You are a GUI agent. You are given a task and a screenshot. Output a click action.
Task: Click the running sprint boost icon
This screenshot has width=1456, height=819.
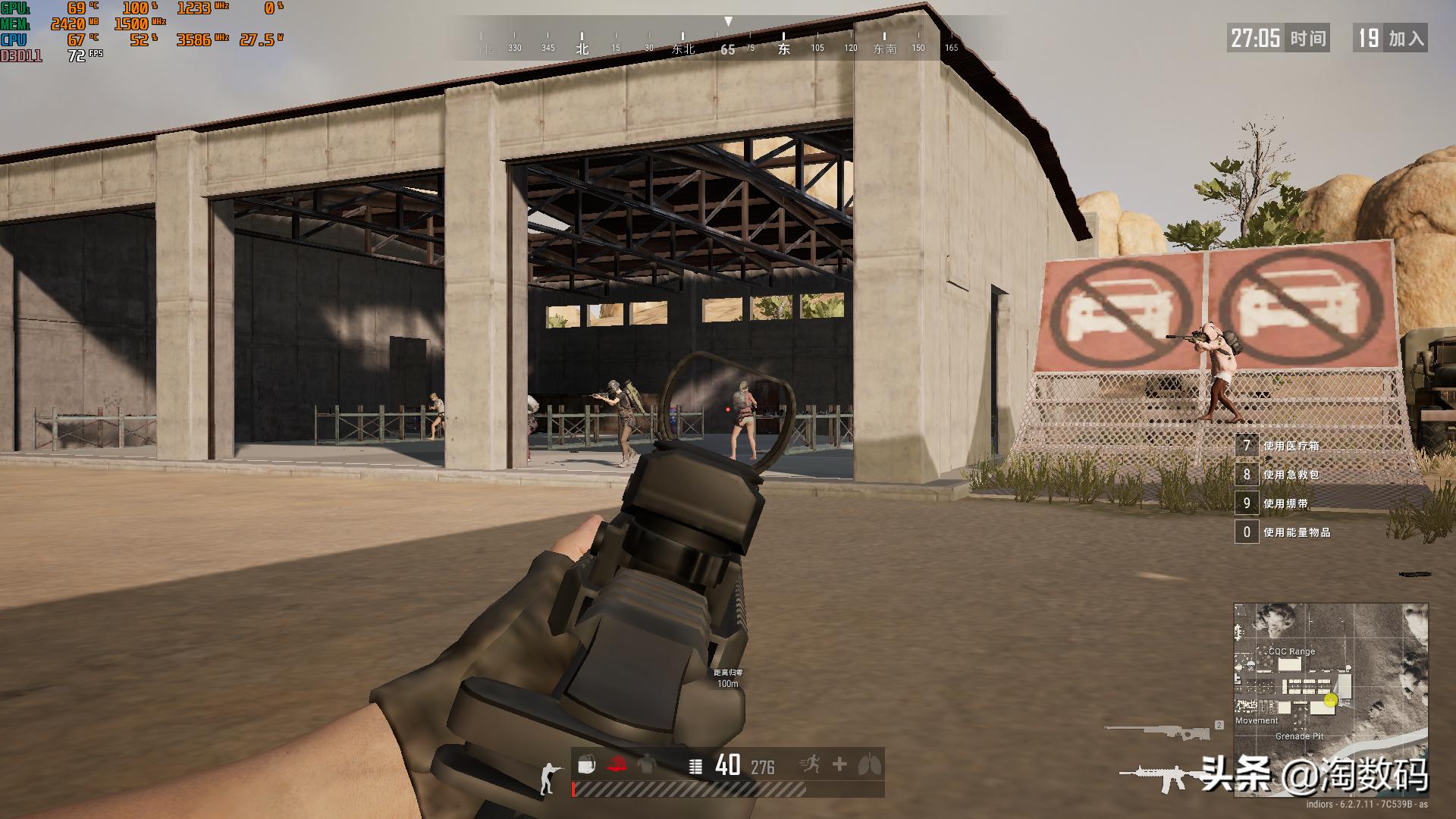[x=811, y=764]
